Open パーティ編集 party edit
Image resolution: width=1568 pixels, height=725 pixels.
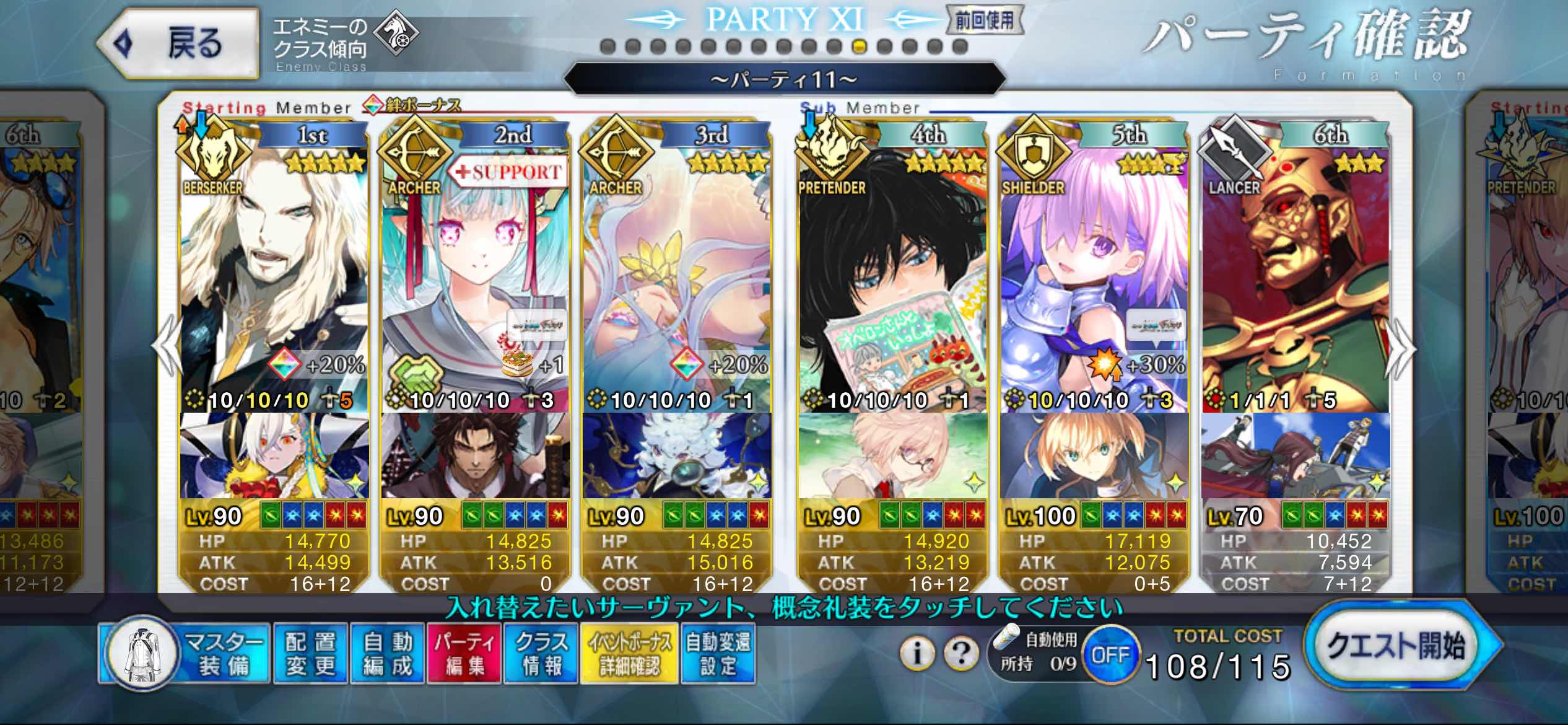point(464,654)
